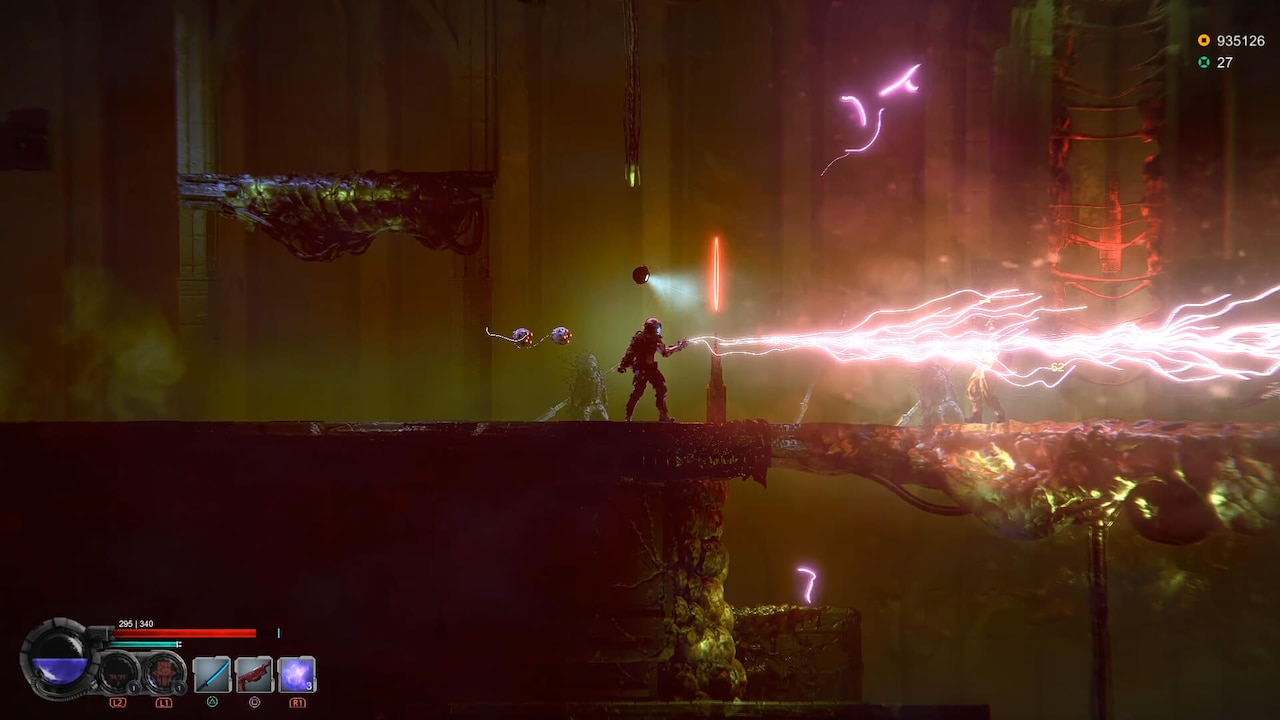
Task: Toggle the L1 button prompt label
Action: (x=165, y=702)
